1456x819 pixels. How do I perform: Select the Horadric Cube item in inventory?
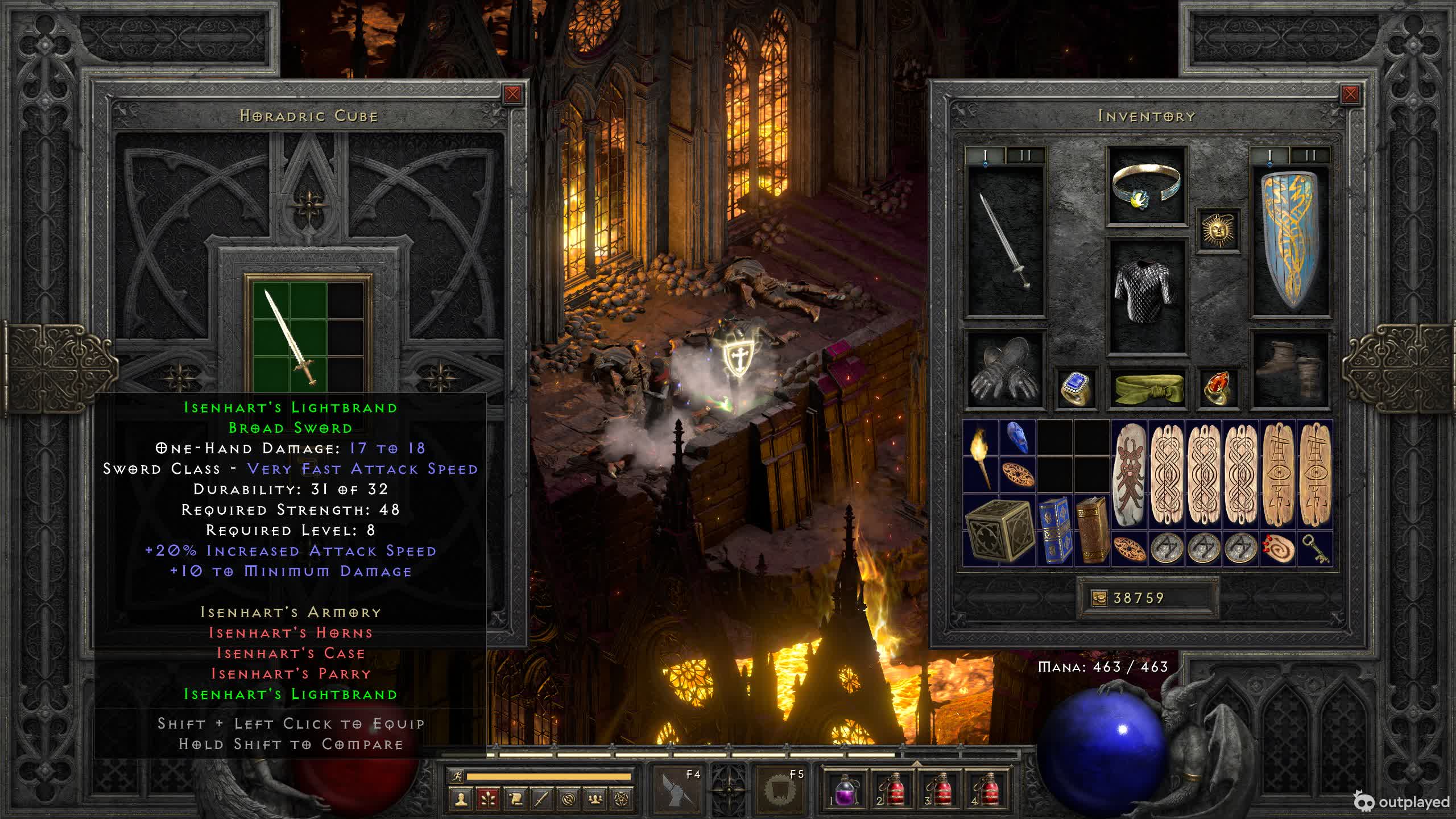[999, 530]
